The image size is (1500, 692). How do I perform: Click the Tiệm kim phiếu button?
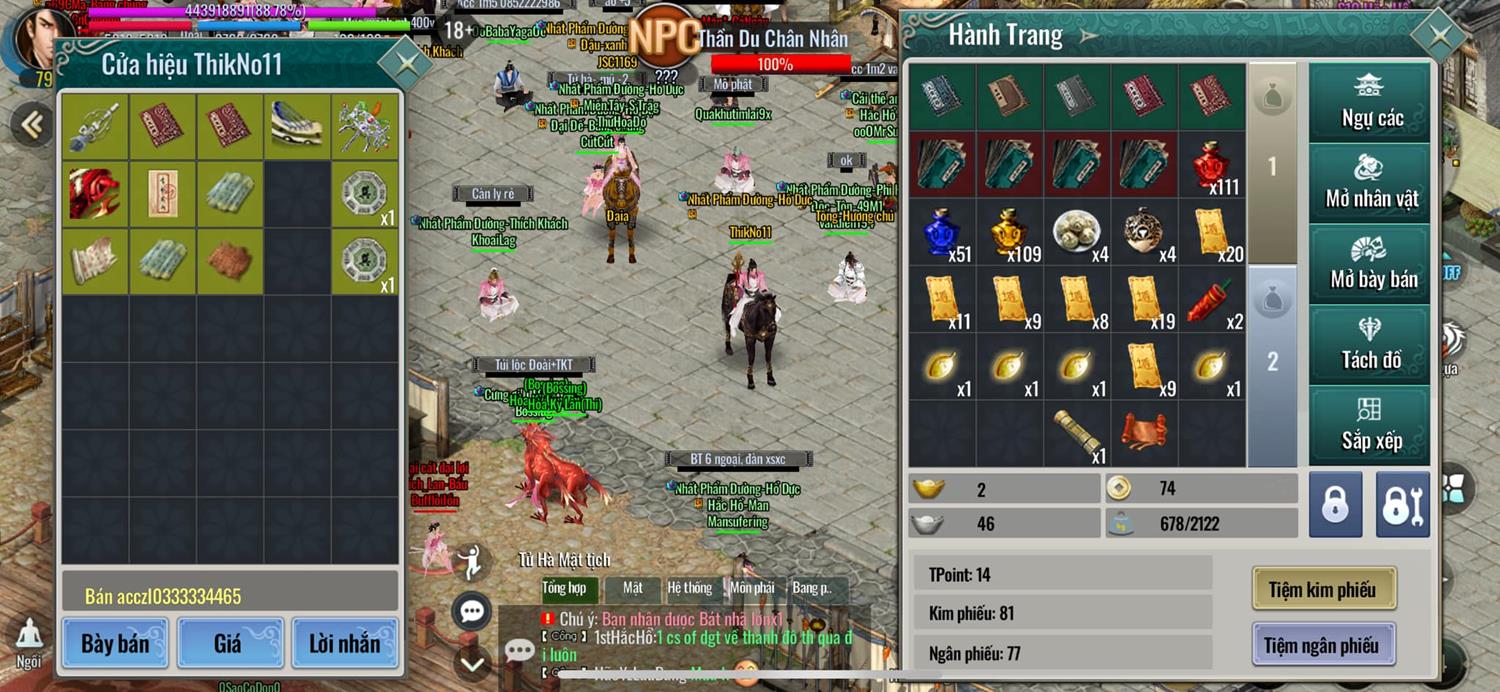1323,589
